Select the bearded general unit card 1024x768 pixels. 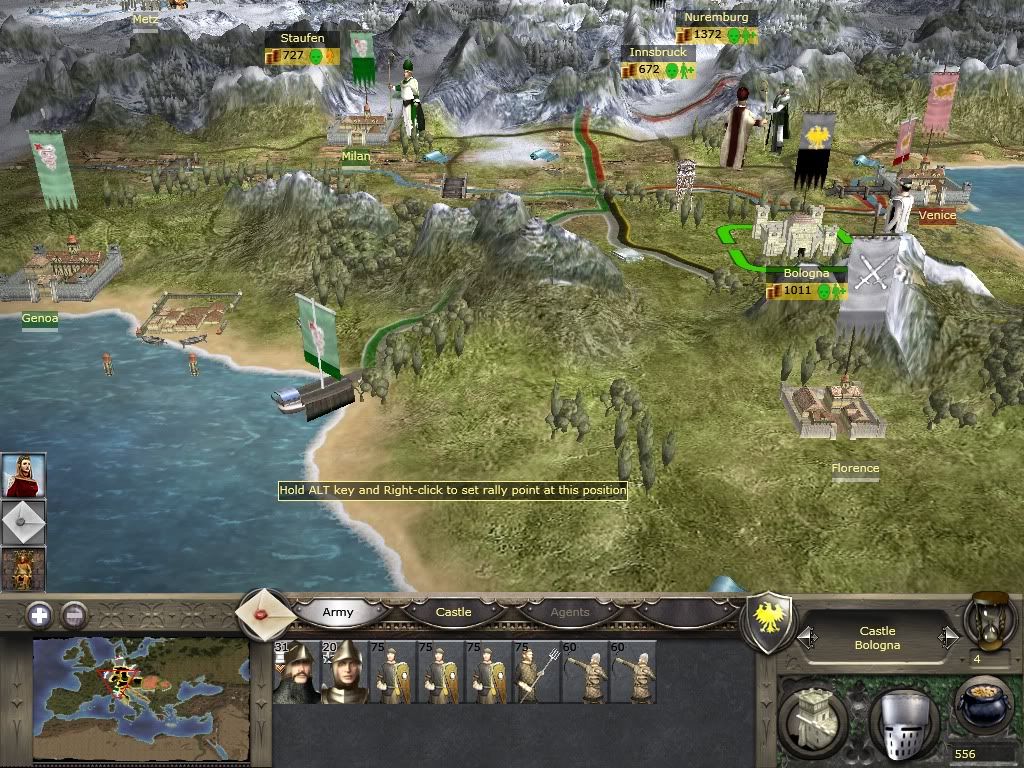tap(296, 672)
